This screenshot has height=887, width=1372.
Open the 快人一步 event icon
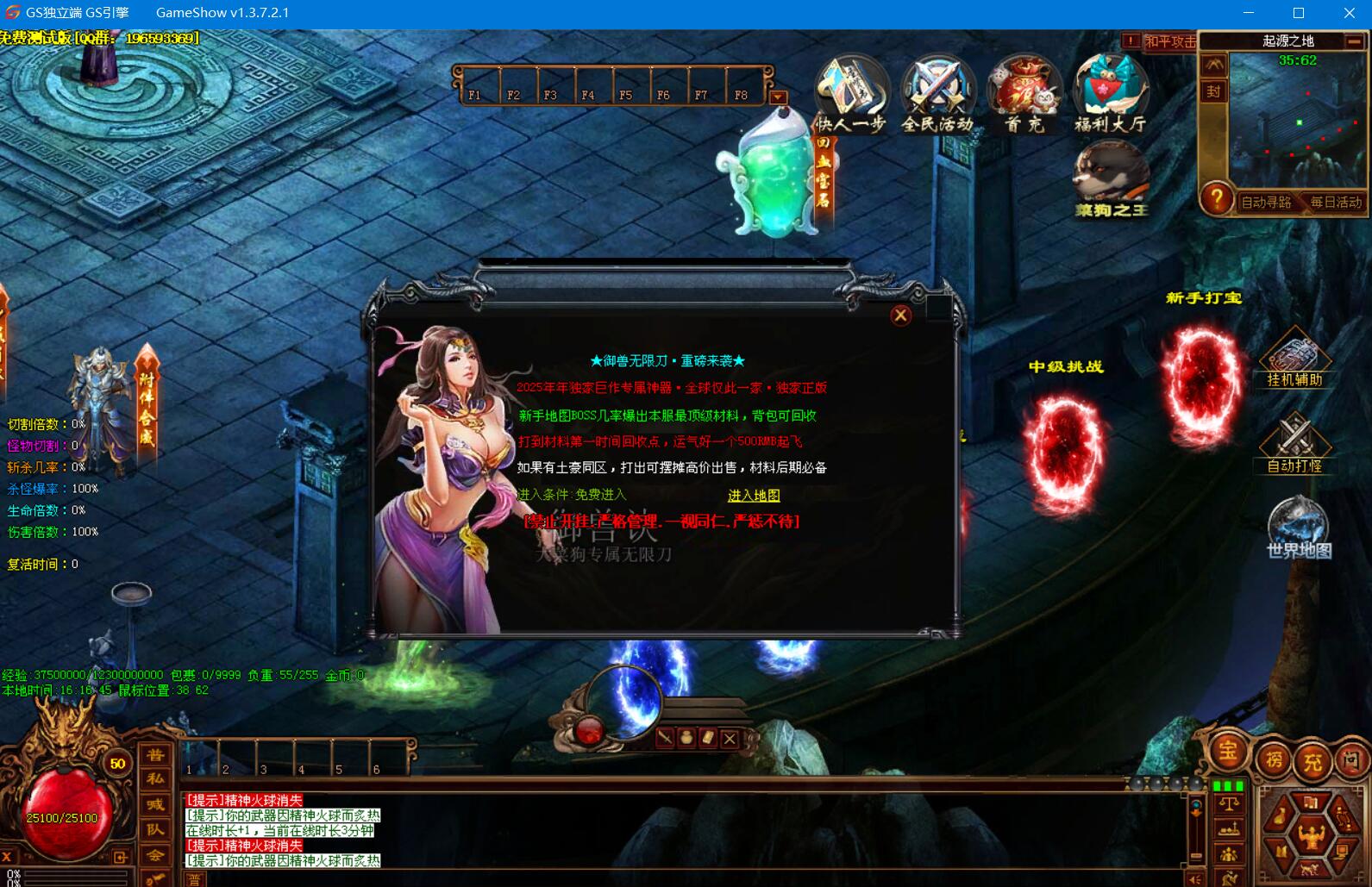851,95
